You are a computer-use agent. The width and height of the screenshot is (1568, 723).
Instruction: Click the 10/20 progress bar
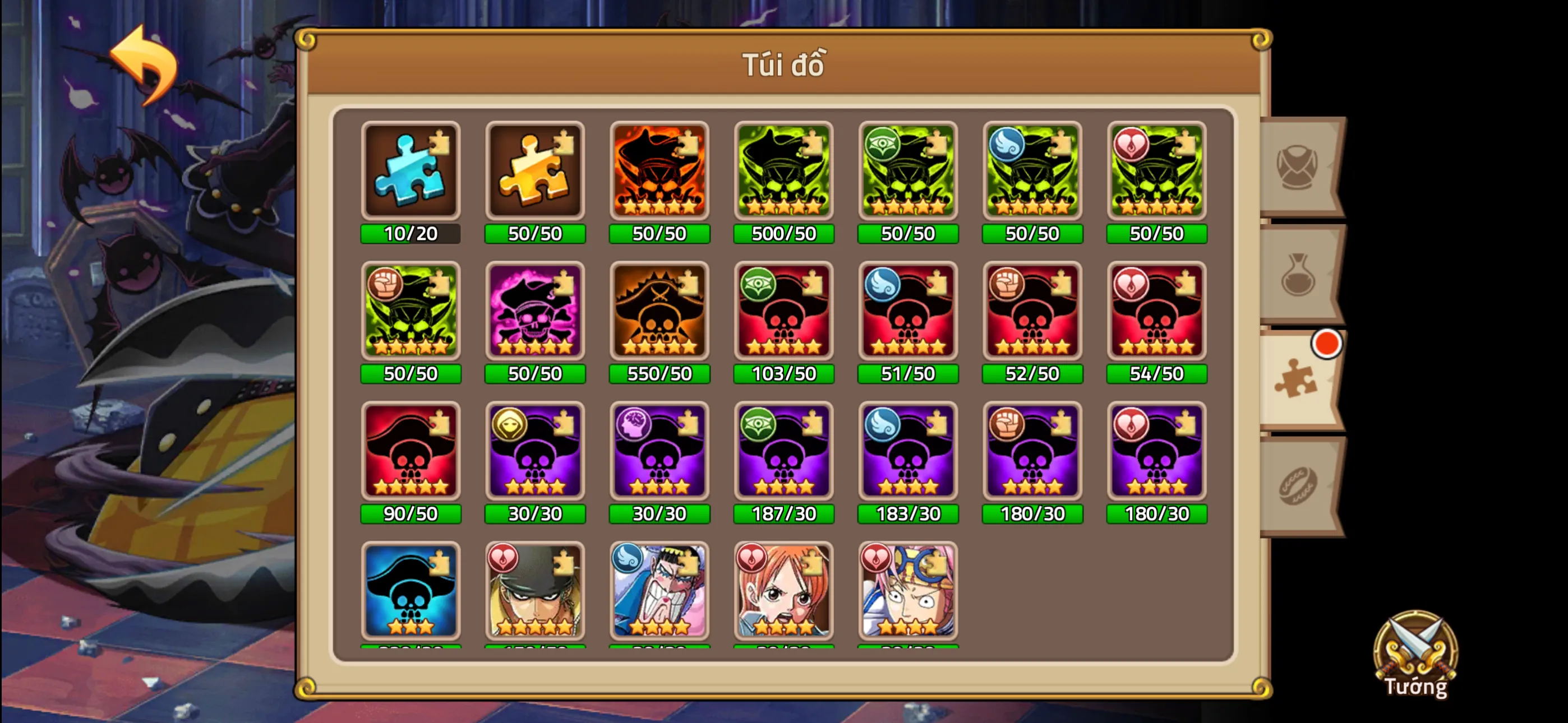411,233
